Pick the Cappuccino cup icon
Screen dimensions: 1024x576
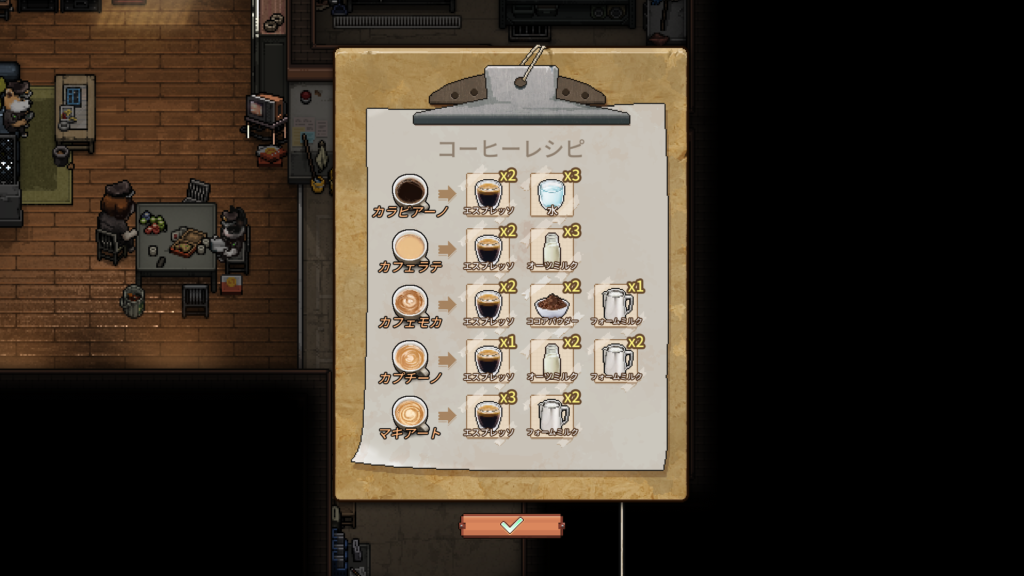[409, 356]
